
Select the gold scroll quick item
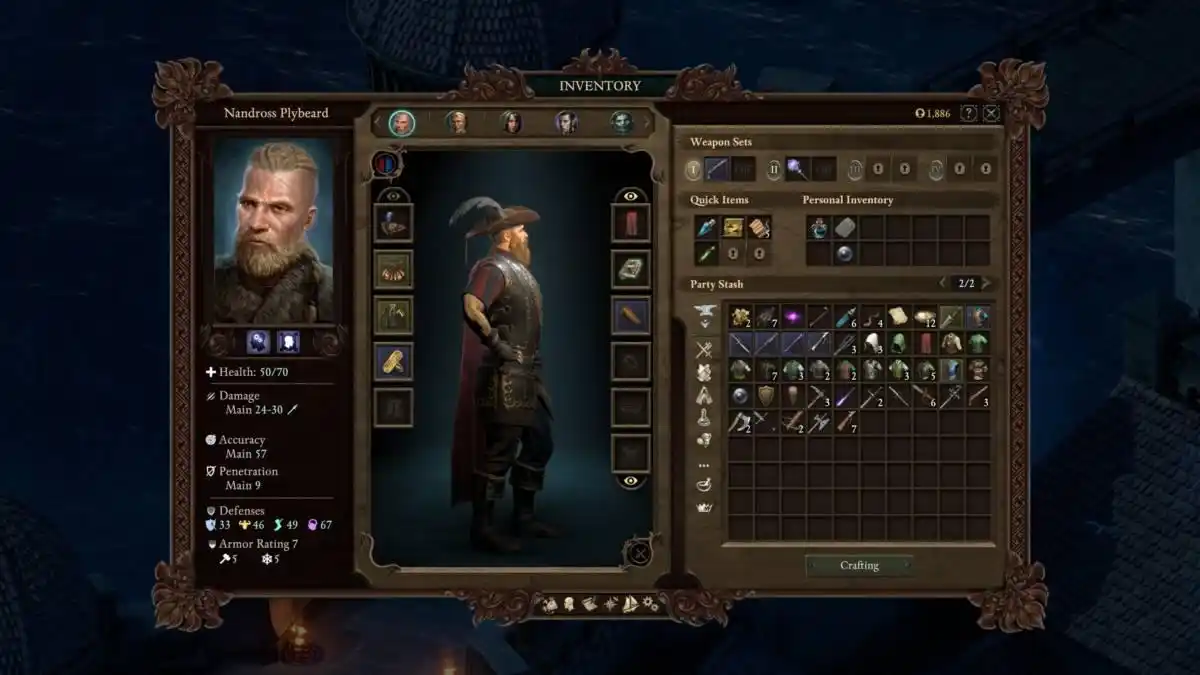point(733,228)
